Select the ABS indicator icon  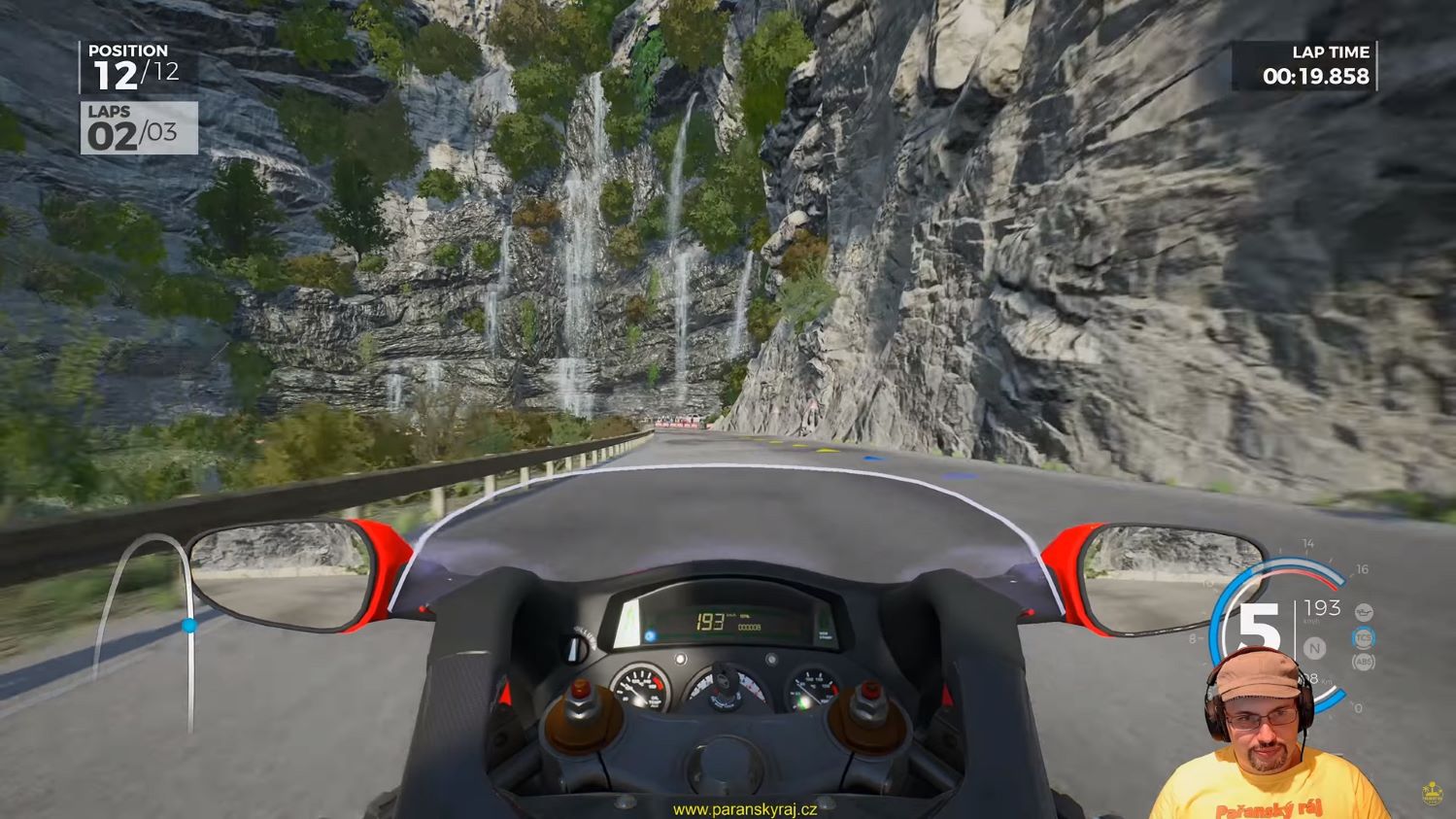(1364, 663)
